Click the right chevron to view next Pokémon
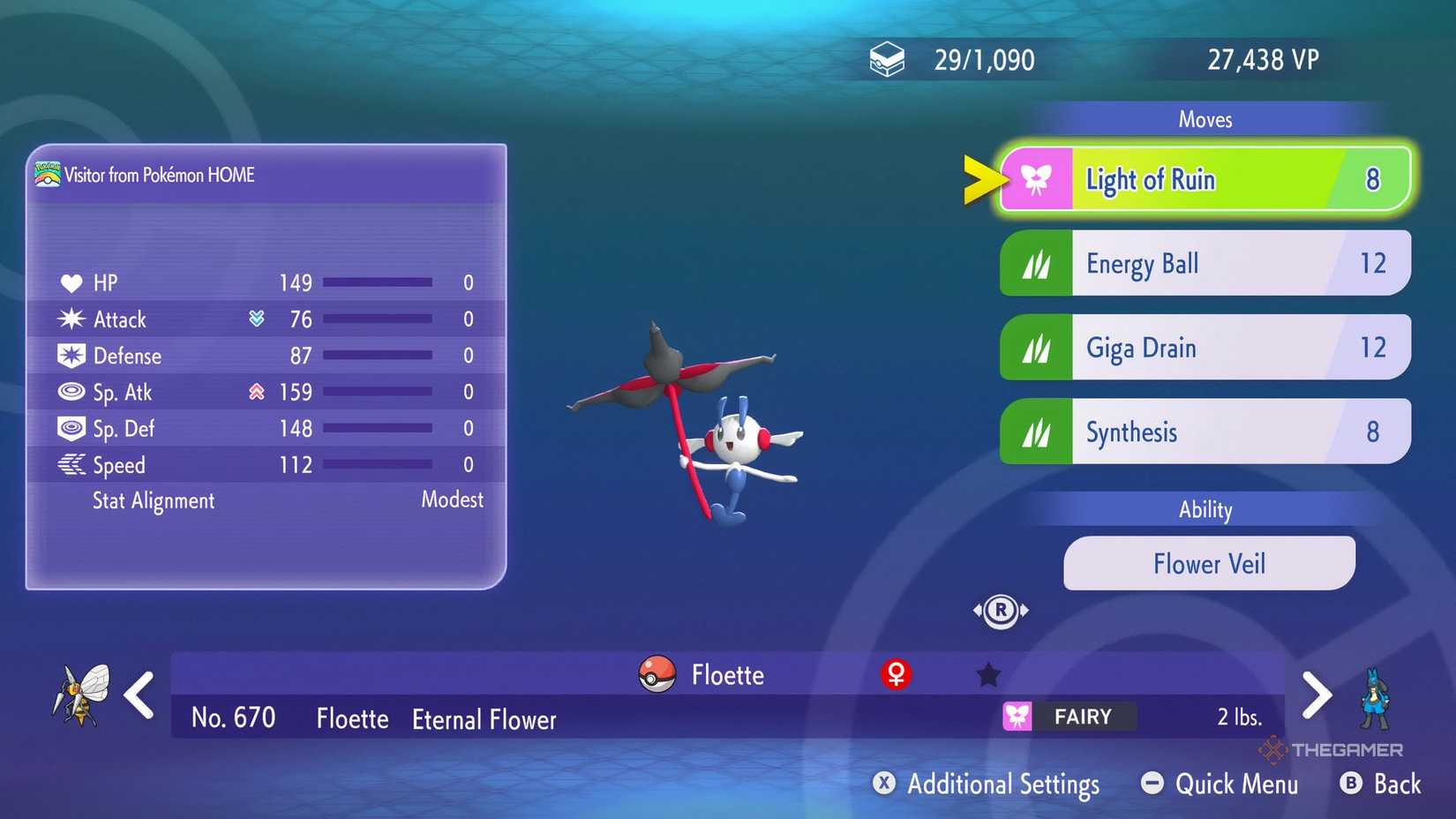 tap(1317, 696)
